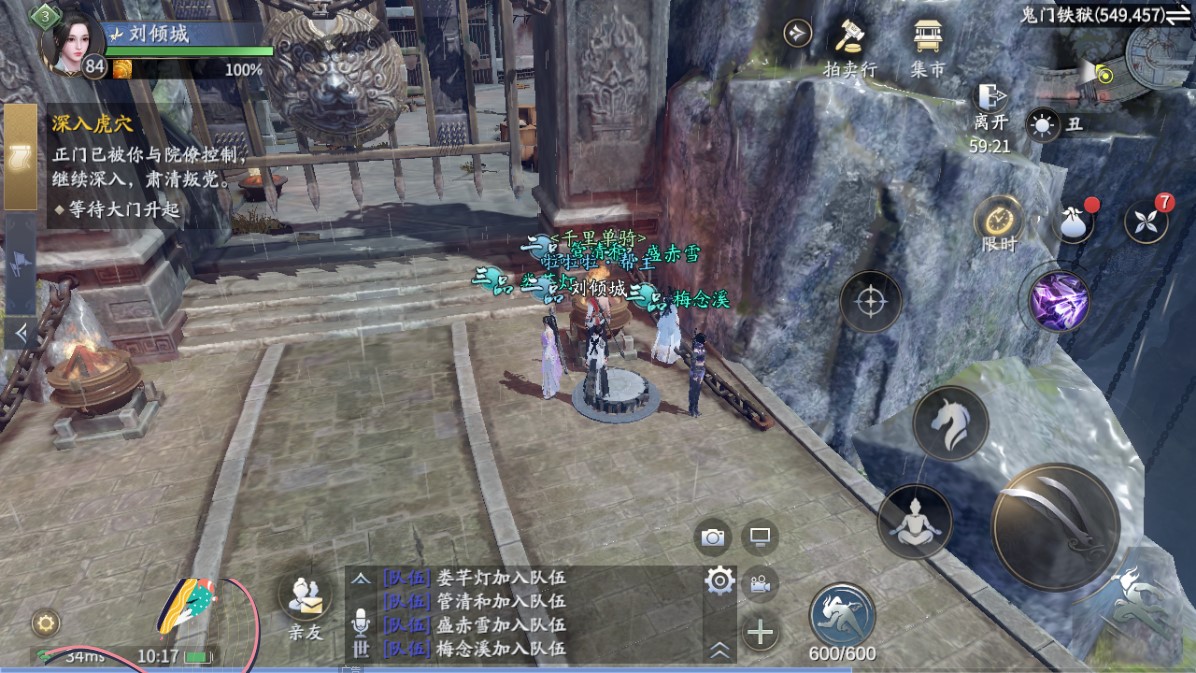Image resolution: width=1196 pixels, height=673 pixels.
Task: Open the 亲友 friends panel
Action: point(305,605)
